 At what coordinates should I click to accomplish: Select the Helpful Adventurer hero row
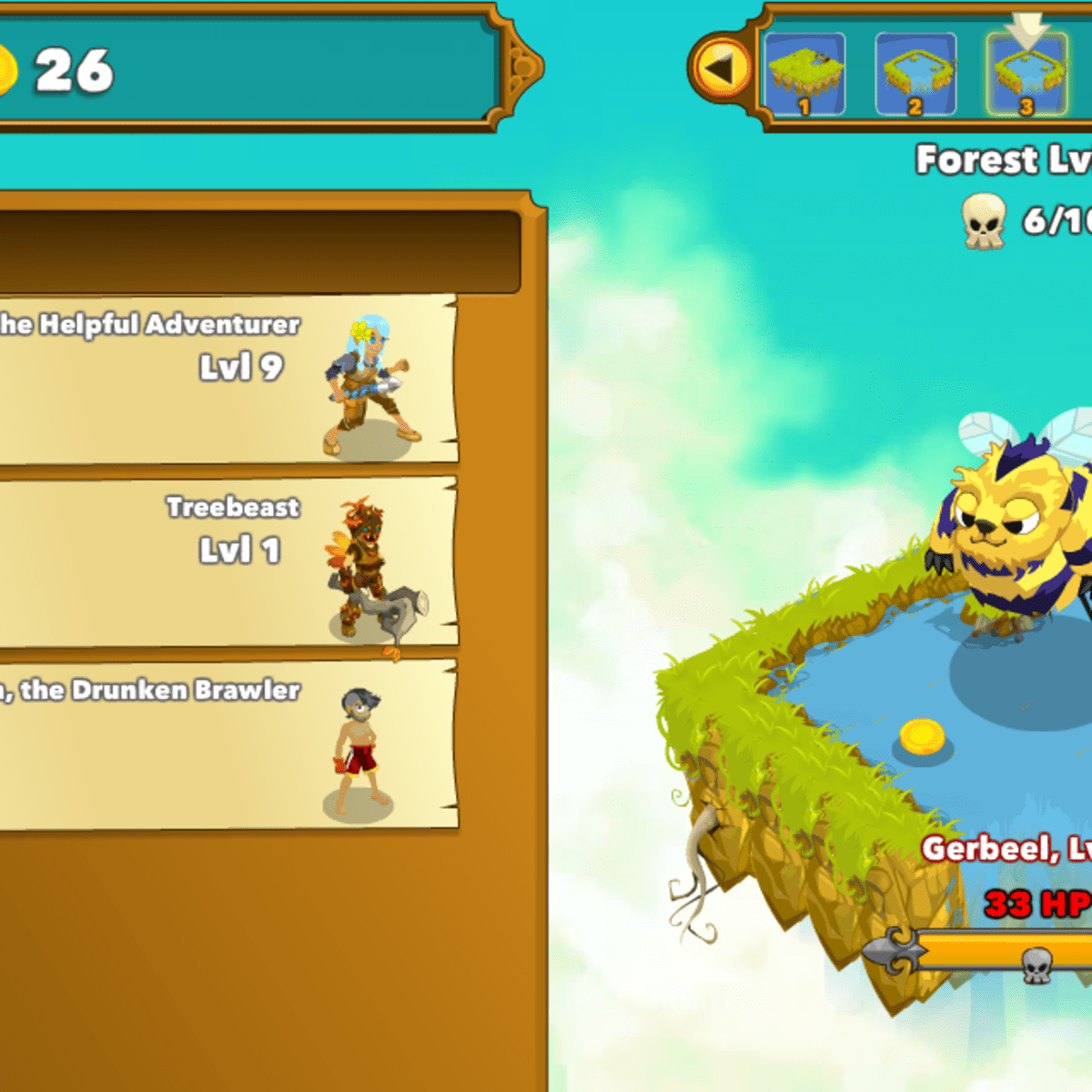click(x=227, y=379)
